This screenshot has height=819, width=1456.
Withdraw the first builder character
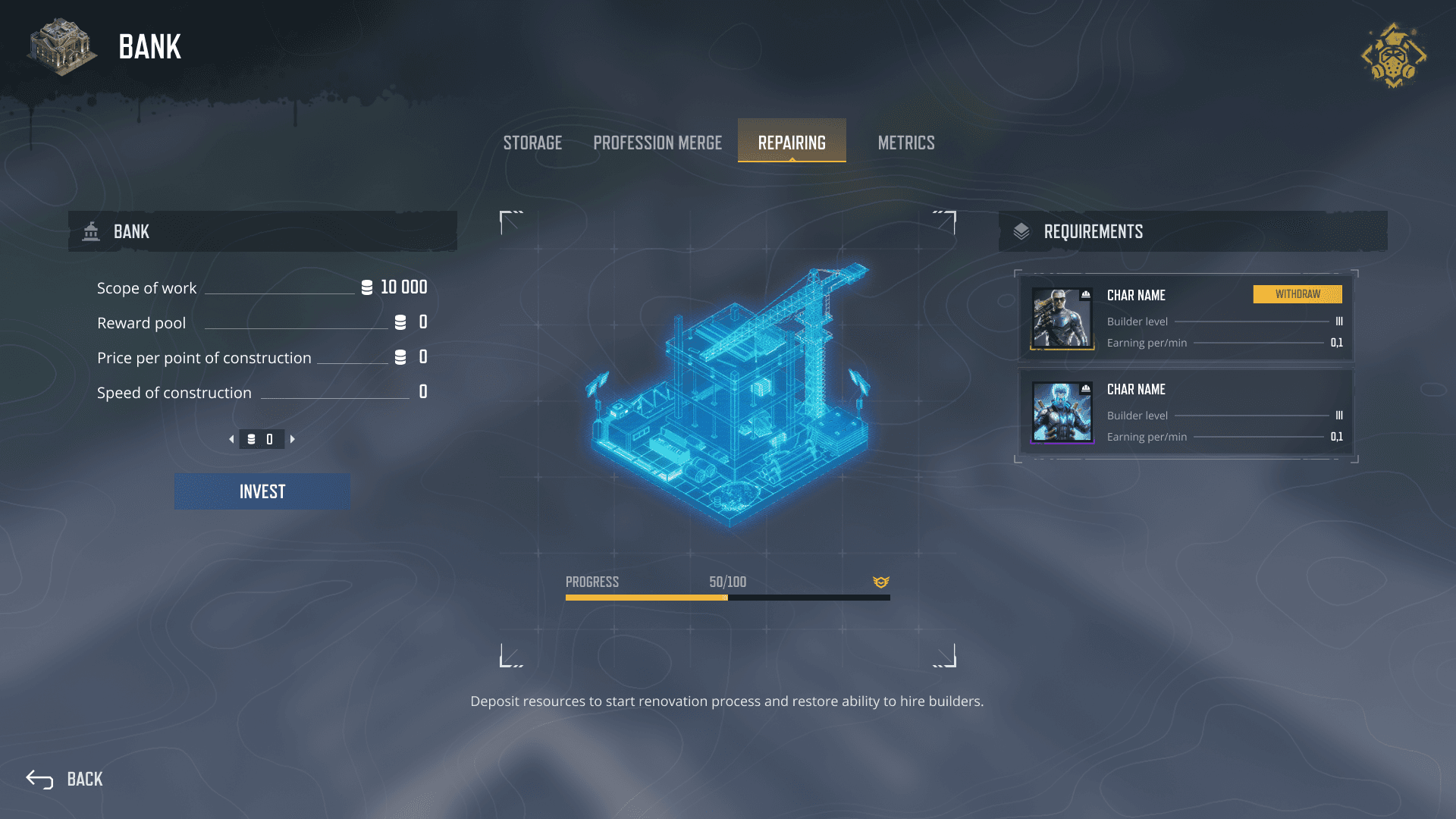pos(1298,294)
